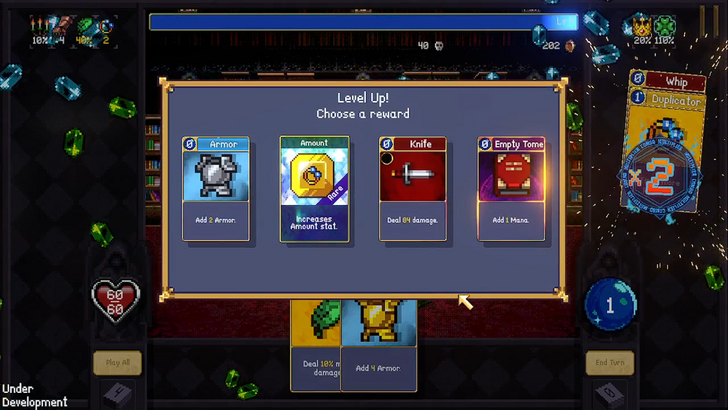Click the End Turn button

click(609, 363)
